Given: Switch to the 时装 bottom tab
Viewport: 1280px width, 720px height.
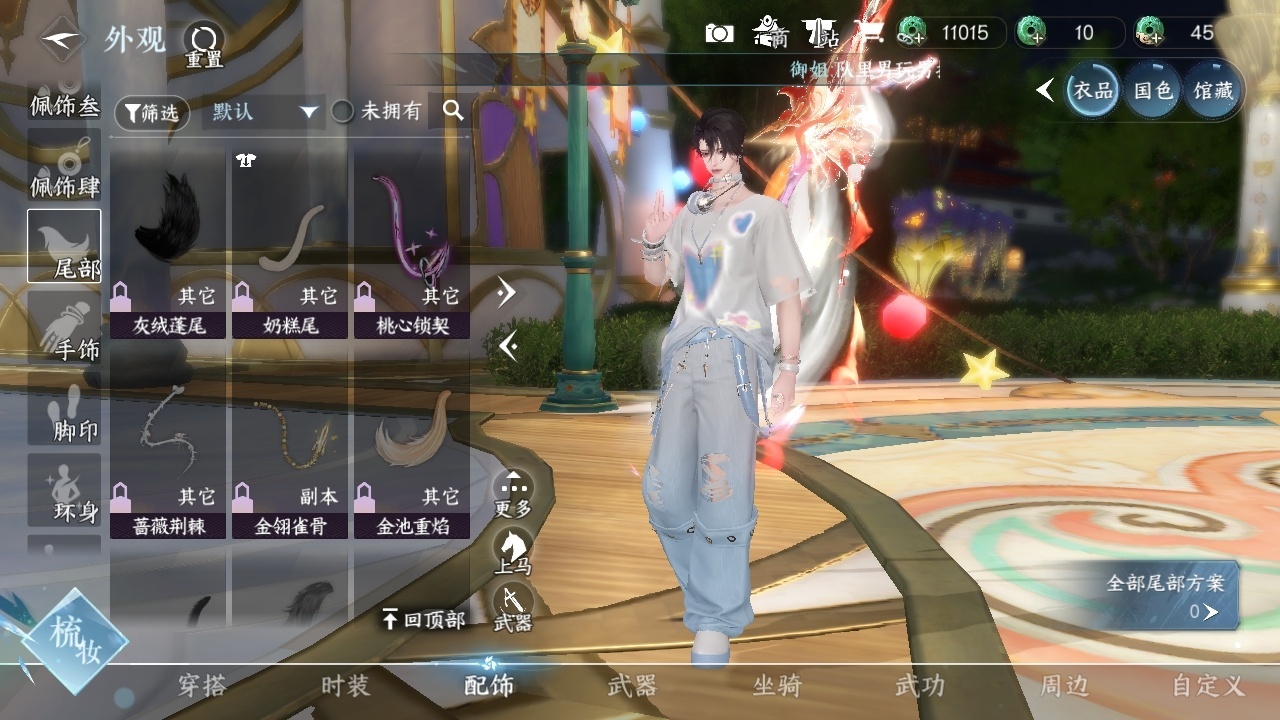Looking at the screenshot, I should click(x=345, y=686).
